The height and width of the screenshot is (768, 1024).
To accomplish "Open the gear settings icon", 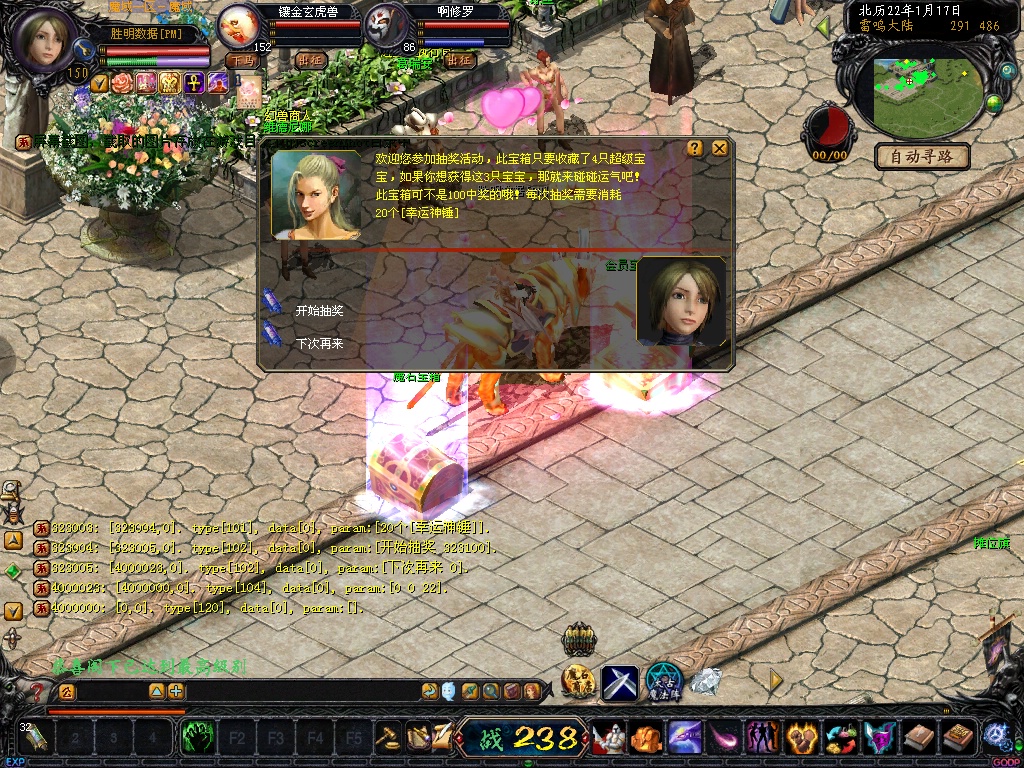I will pos(995,737).
